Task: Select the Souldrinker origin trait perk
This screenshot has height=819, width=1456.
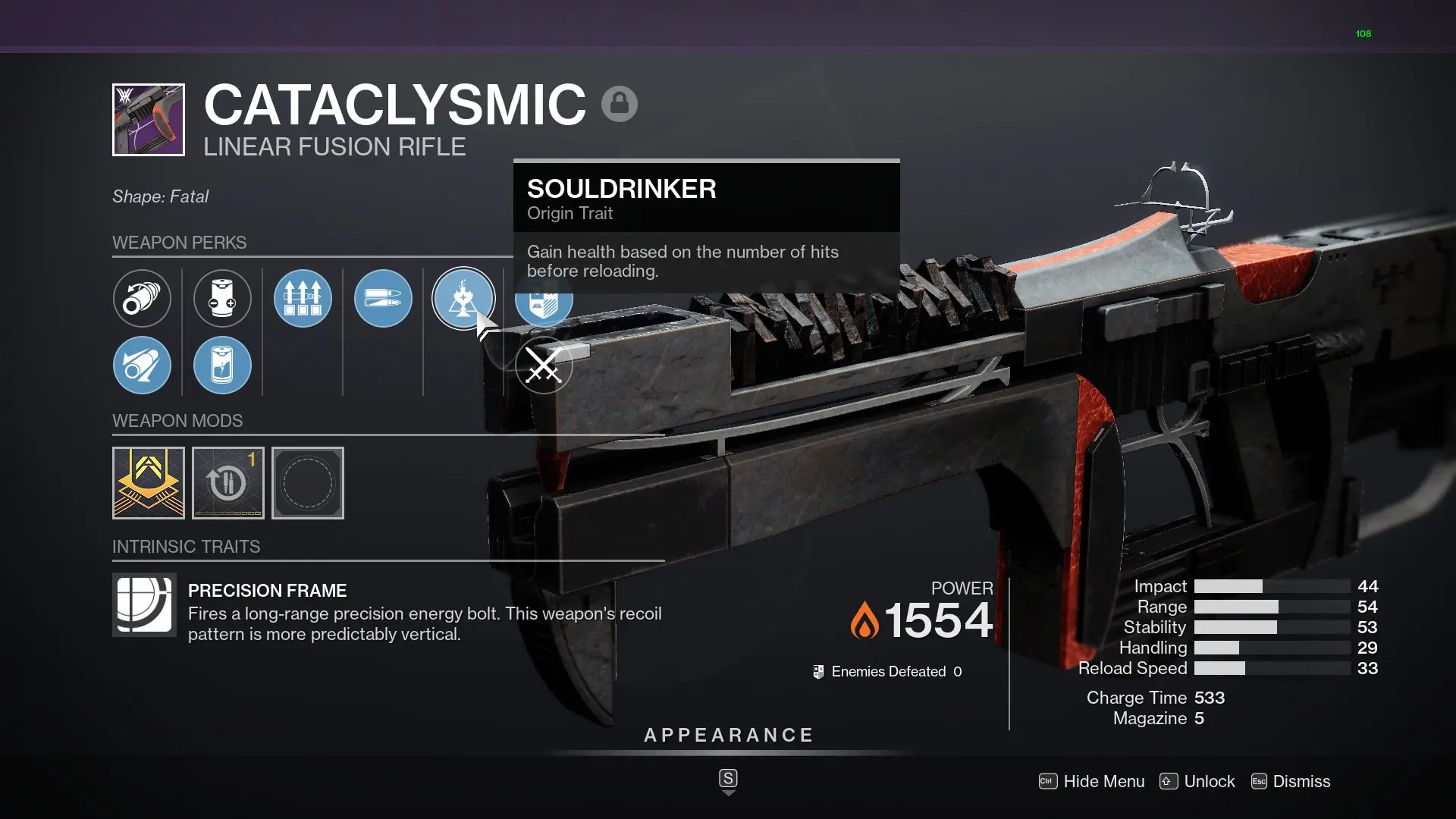Action: (463, 298)
